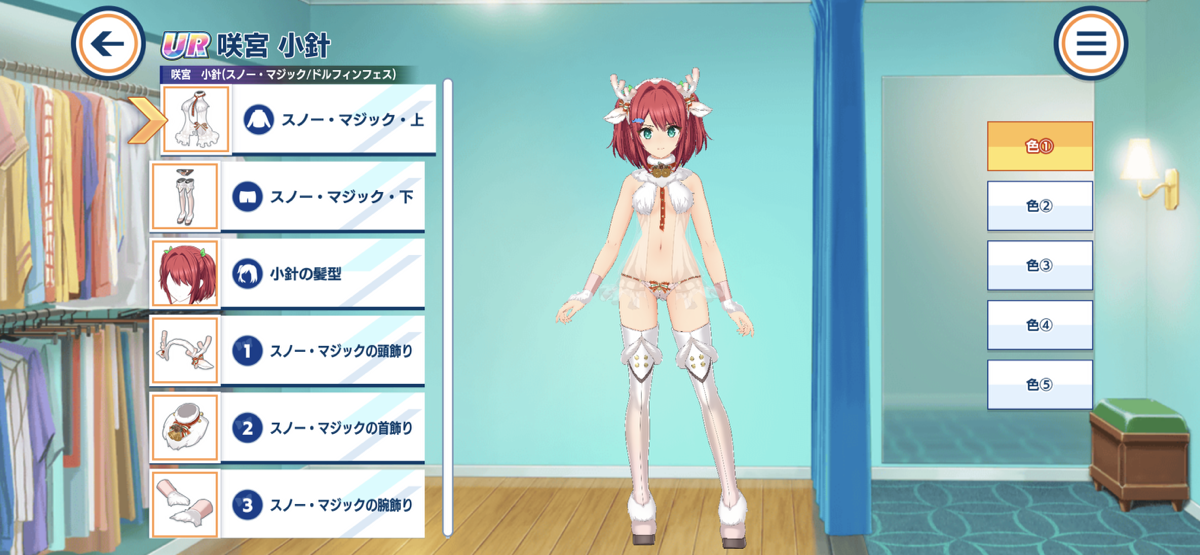The width and height of the screenshot is (1200, 555).
Task: Choose スノー・マジックの頭飾り head accessory row
Action: 290,350
